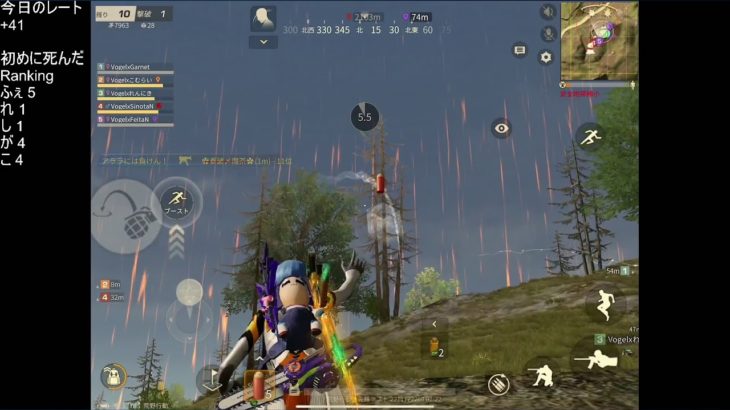Open the chat message bubble

pyautogui.click(x=519, y=49)
